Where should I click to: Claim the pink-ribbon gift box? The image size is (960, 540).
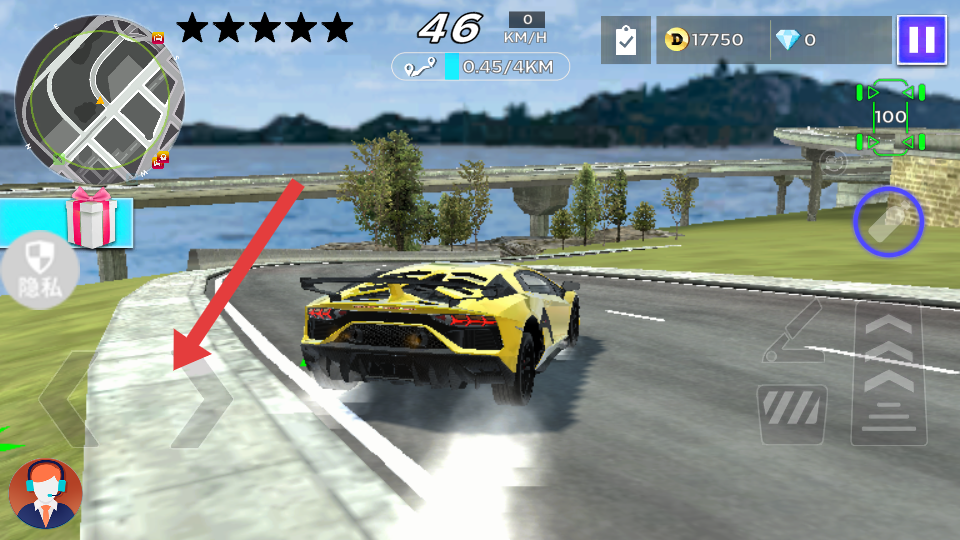point(91,217)
